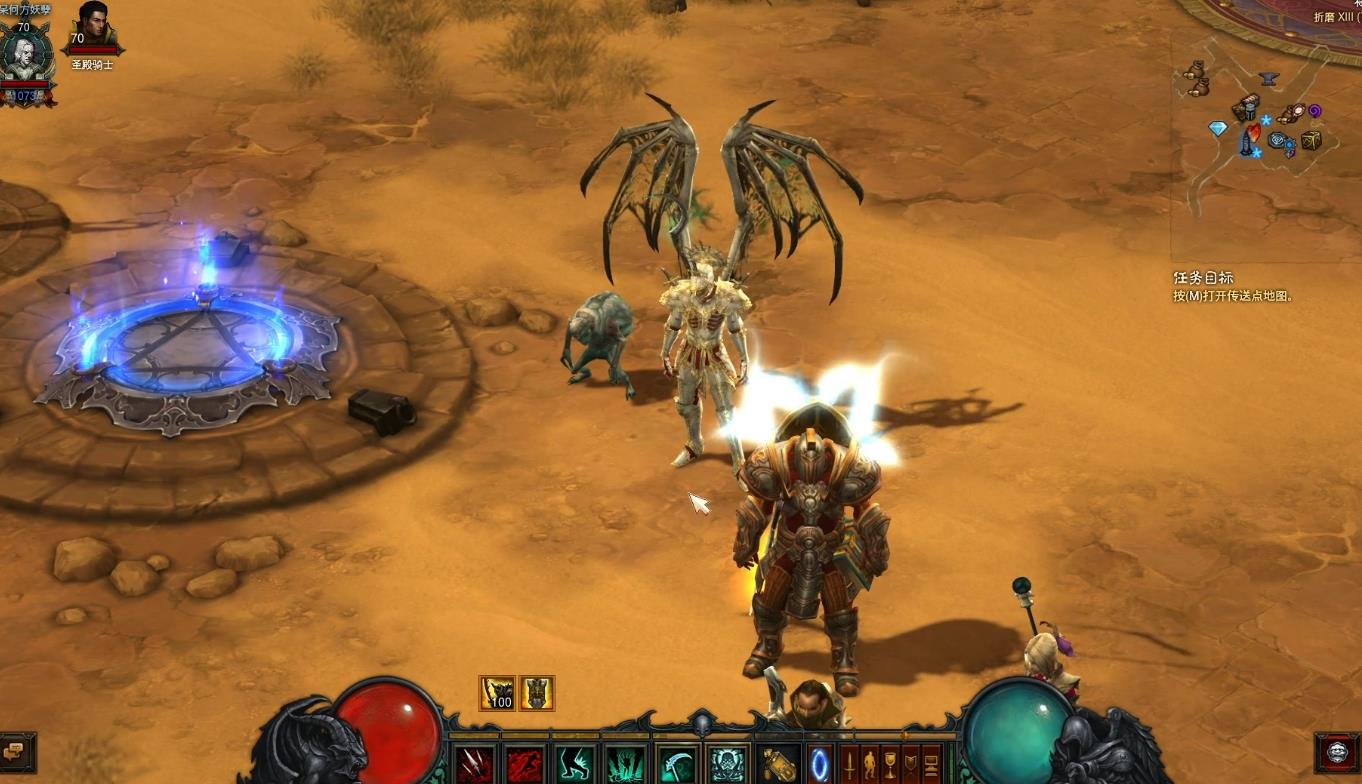This screenshot has height=784, width=1362.
Task: Activate the teal spiked leg skill
Action: (x=576, y=765)
